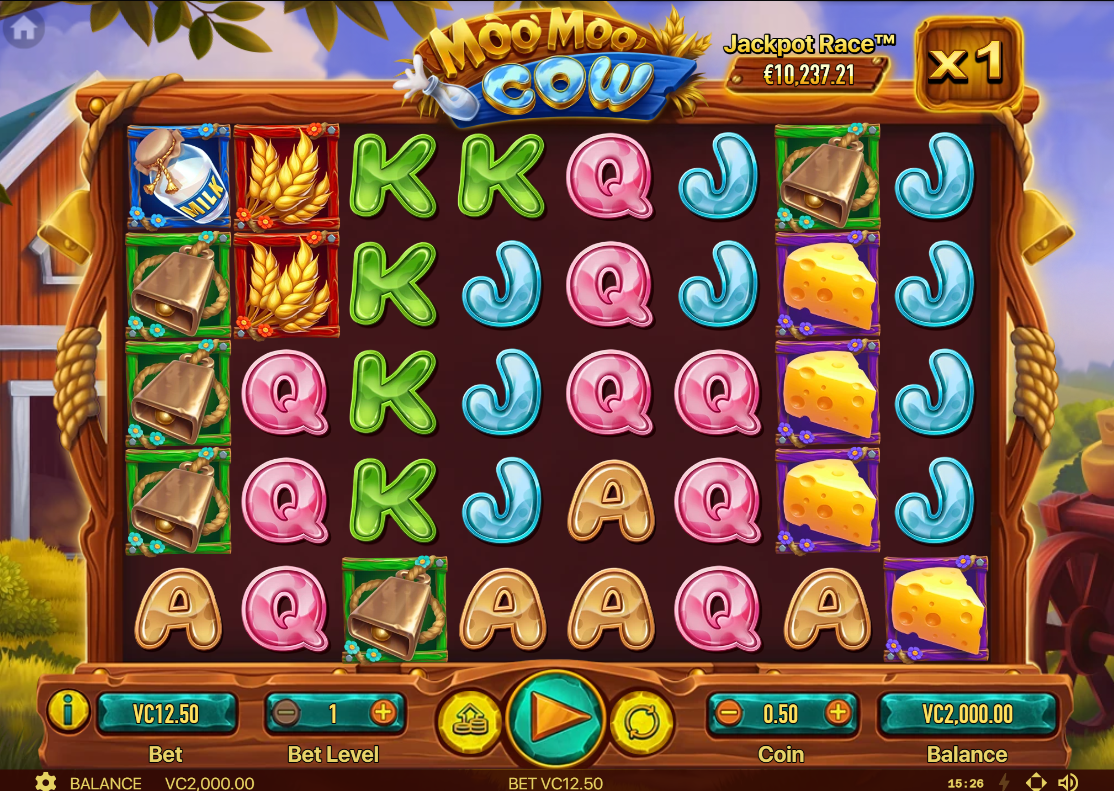The image size is (1114, 791).
Task: Enable quick spin lightning bolt
Action: [1005, 782]
